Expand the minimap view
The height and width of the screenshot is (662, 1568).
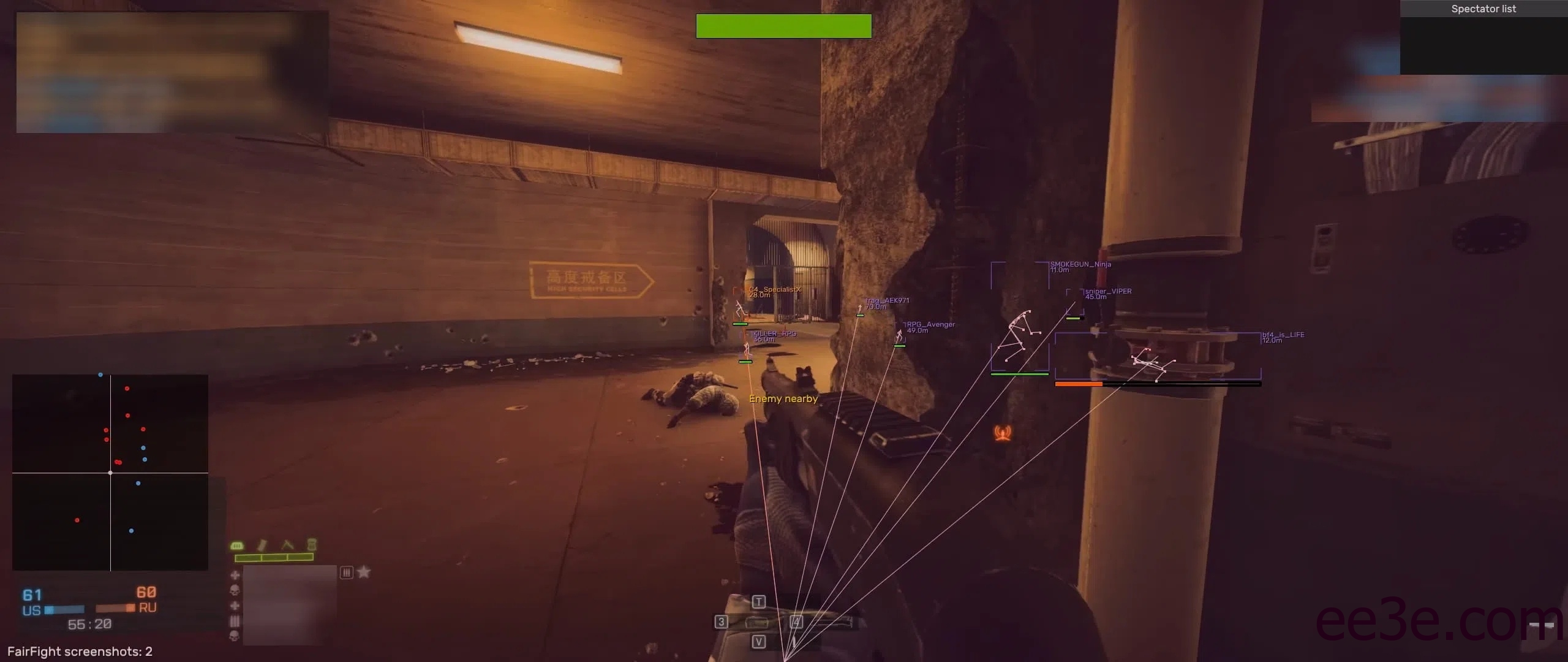click(110, 472)
